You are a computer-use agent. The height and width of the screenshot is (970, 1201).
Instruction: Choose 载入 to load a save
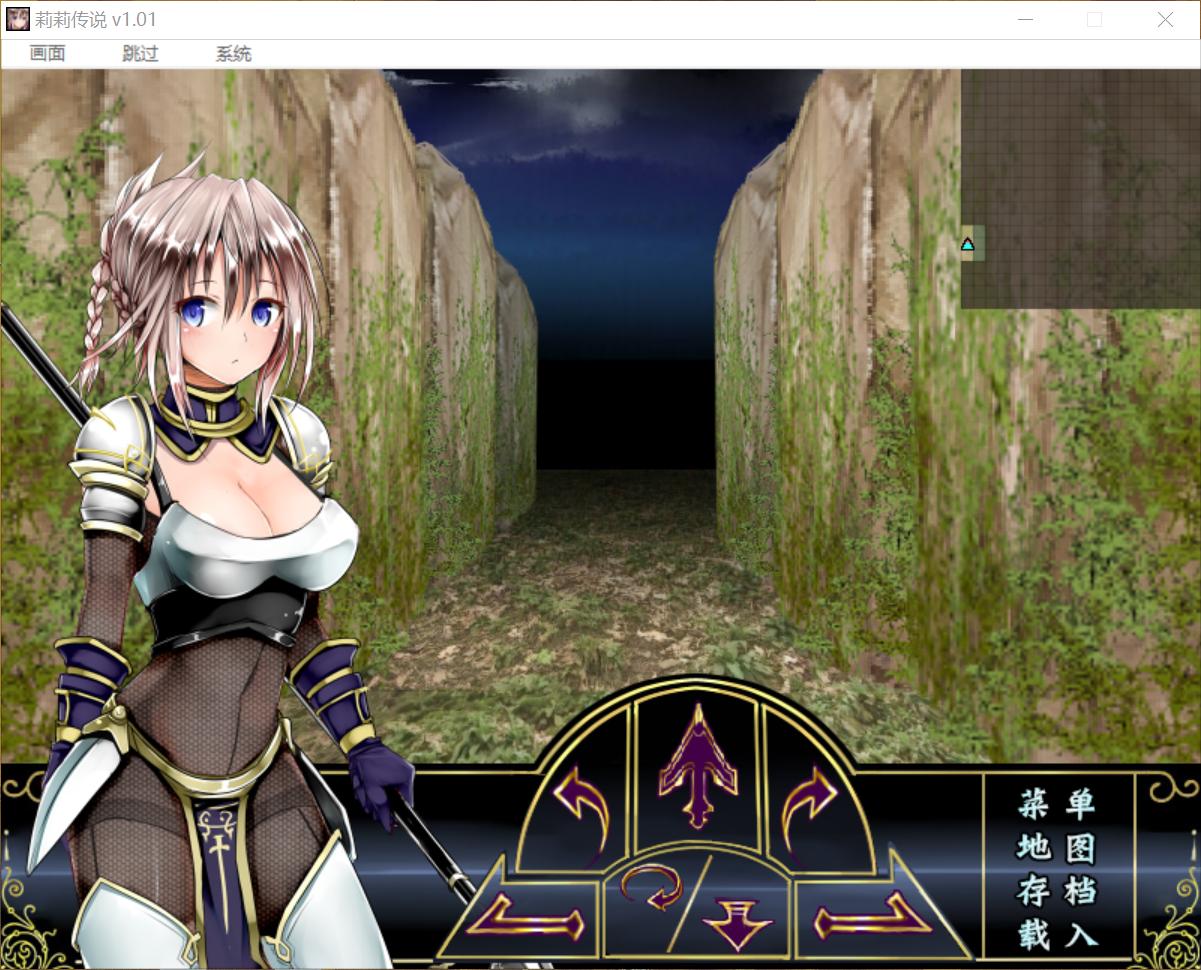(x=1057, y=935)
